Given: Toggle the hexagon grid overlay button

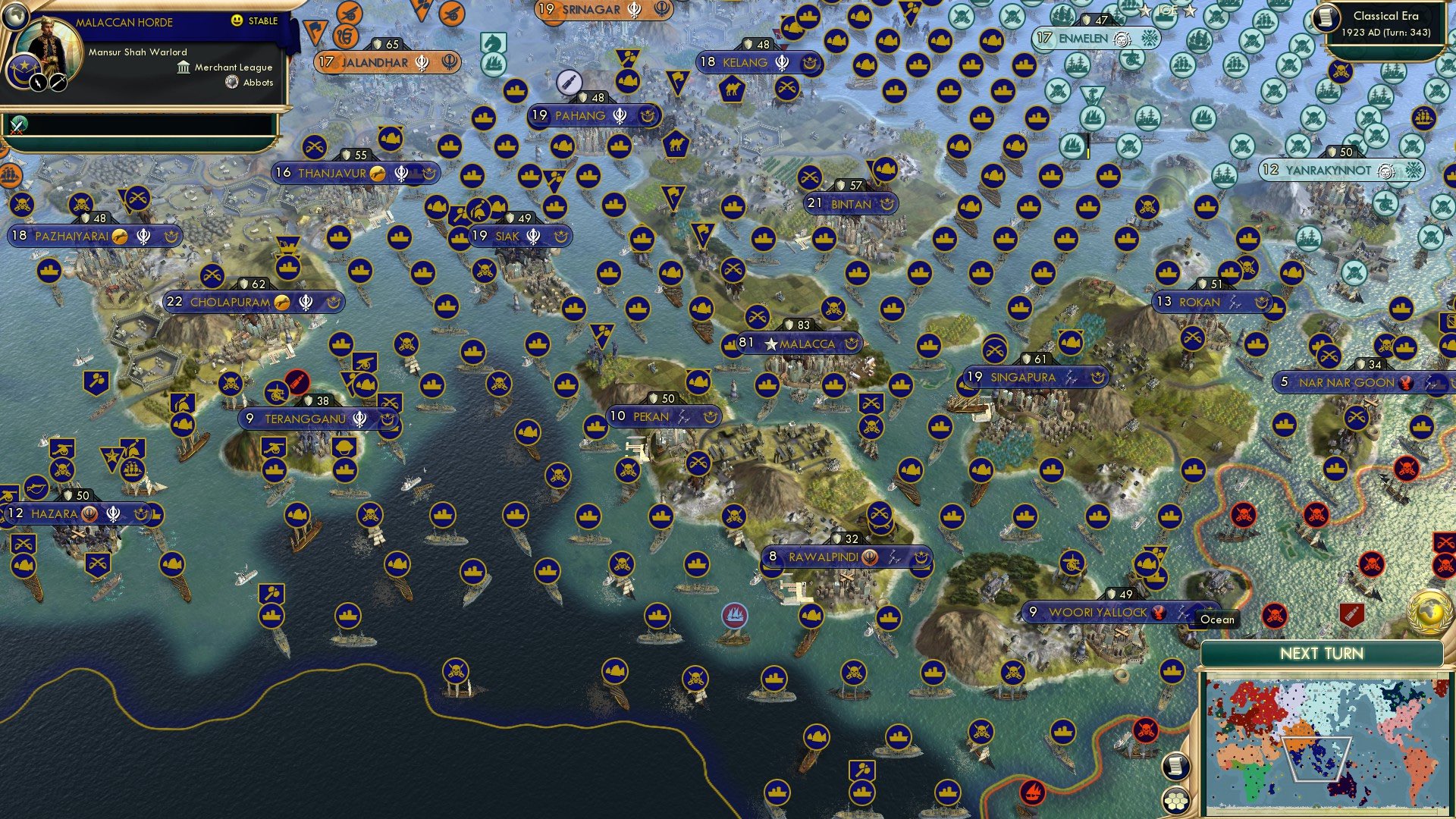Looking at the screenshot, I should click(x=1175, y=801).
